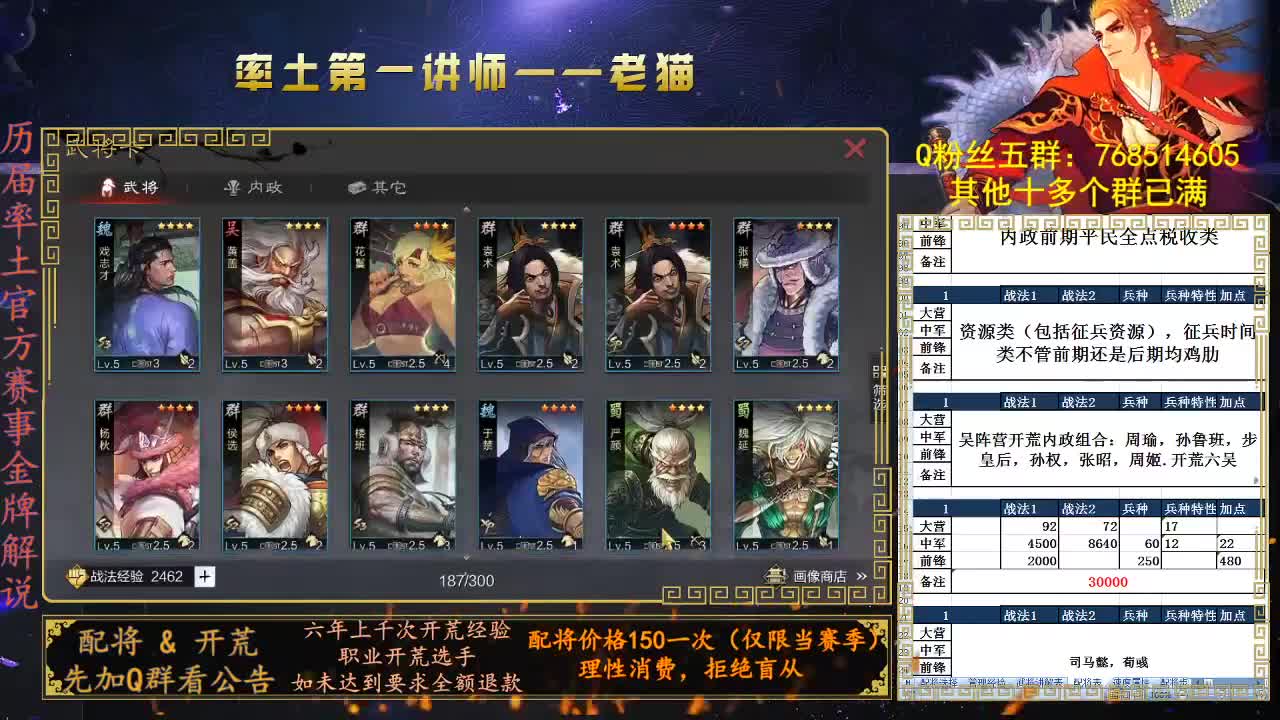
Task: Click the box icon on the 其它 tab
Action: 356,187
